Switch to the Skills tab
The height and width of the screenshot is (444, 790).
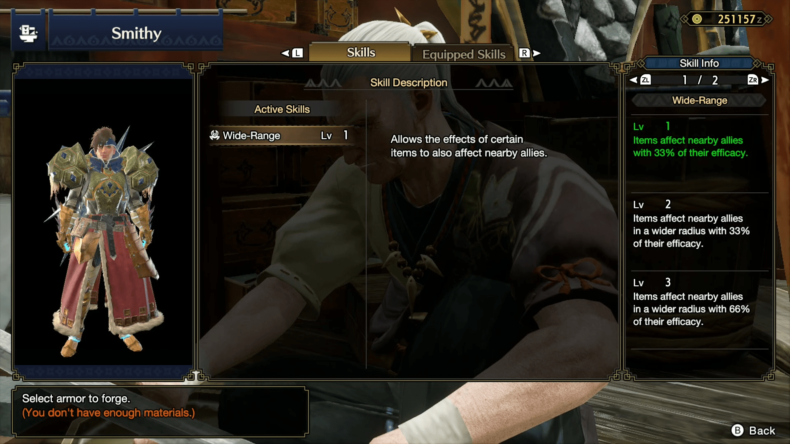coord(360,53)
